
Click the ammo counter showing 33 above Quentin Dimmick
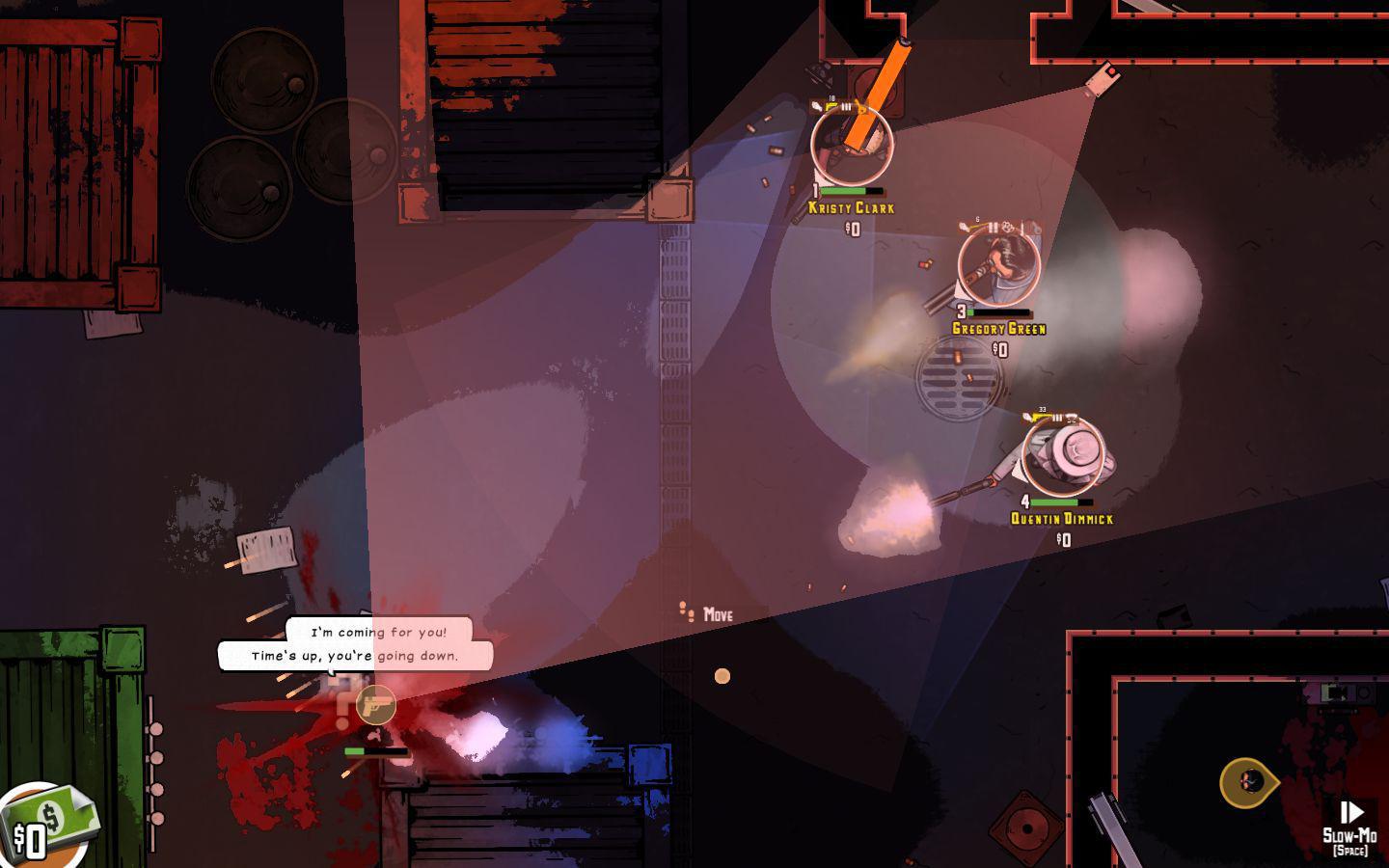(x=1042, y=409)
